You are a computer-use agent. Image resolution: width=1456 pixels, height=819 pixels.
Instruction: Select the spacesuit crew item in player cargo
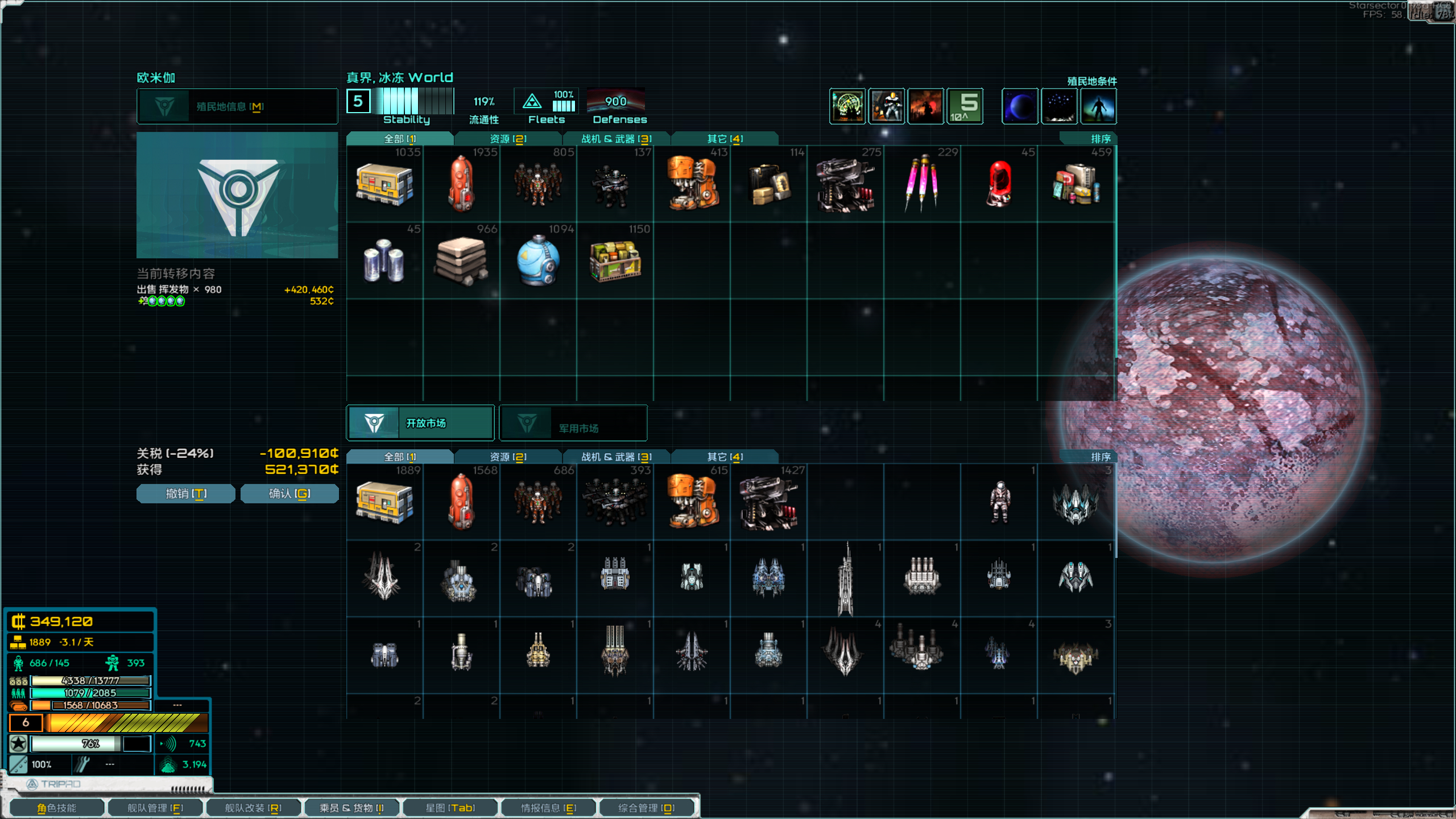[999, 502]
